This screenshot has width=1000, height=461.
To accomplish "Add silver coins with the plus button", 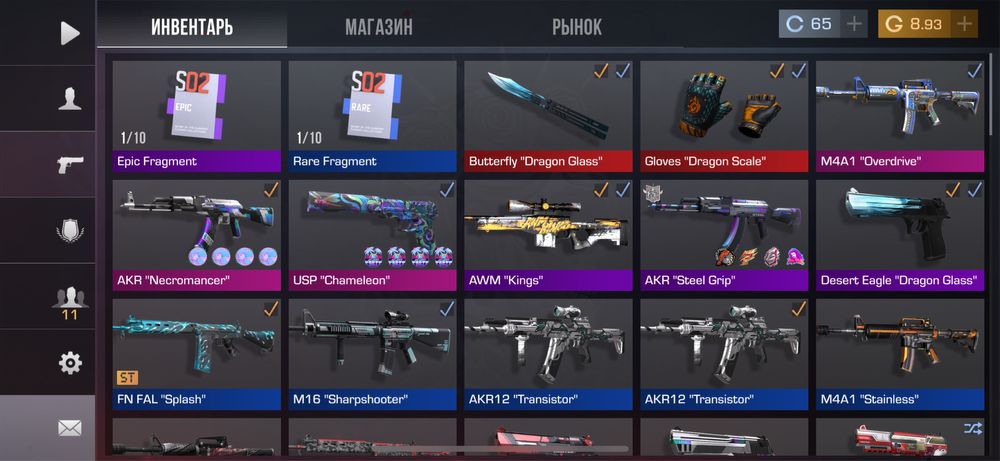I will coord(854,24).
